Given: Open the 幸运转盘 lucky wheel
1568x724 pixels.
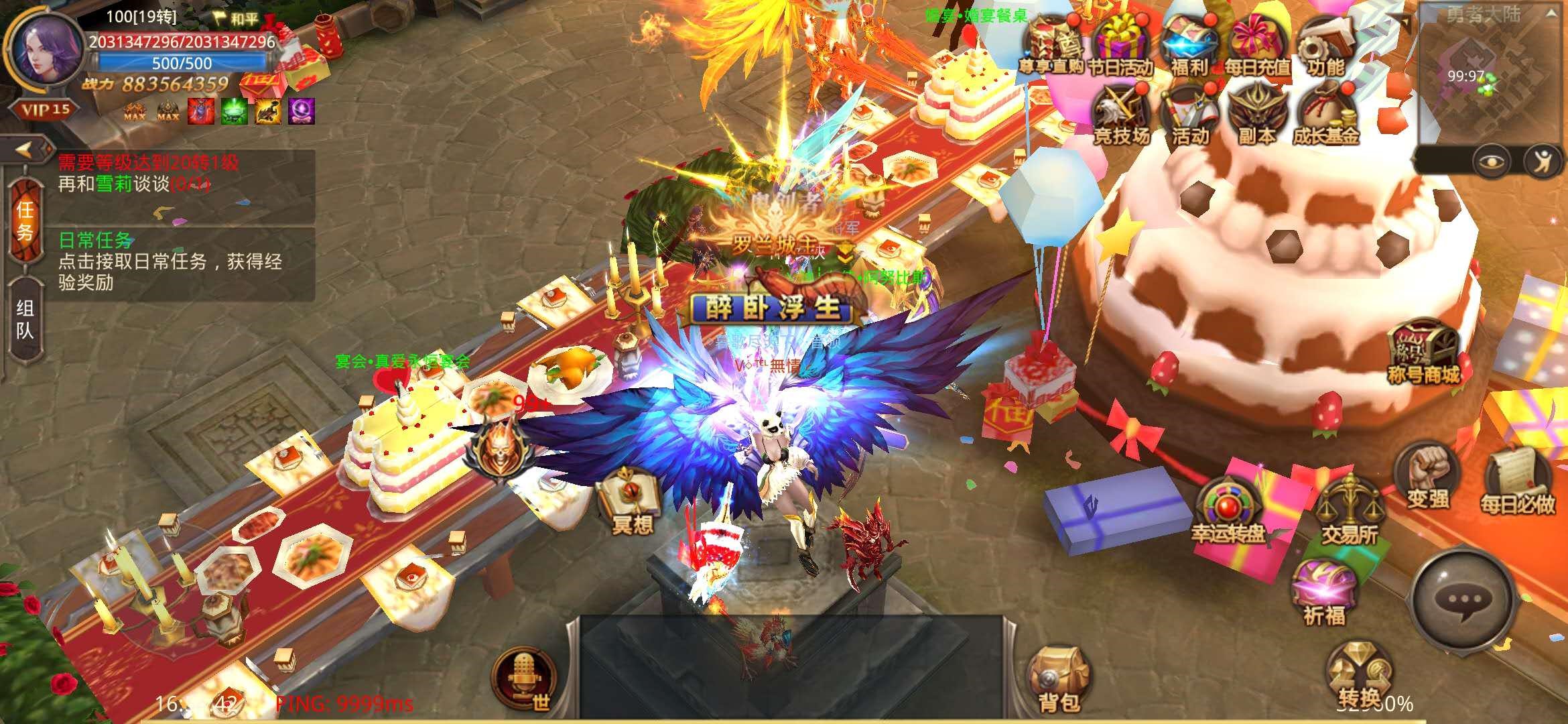Looking at the screenshot, I should (x=1228, y=509).
